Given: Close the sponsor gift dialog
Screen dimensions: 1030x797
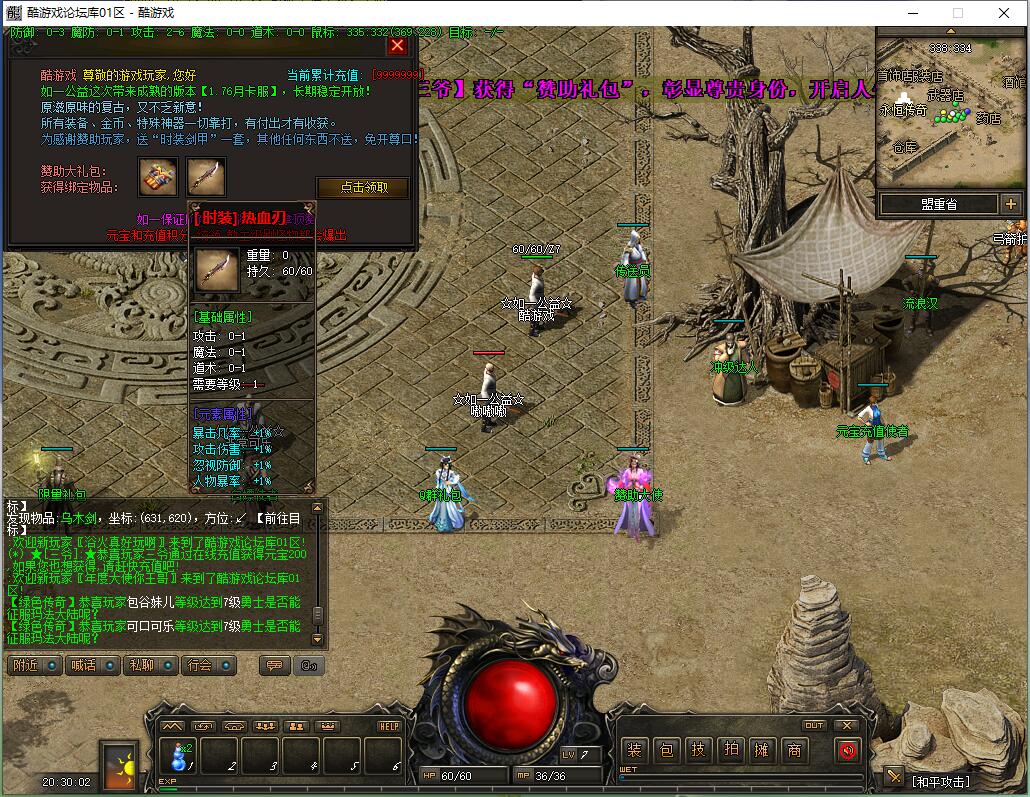Looking at the screenshot, I should click(397, 45).
